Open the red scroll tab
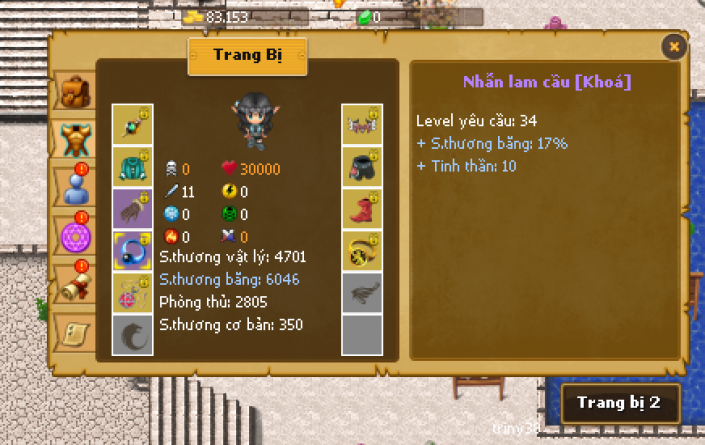The width and height of the screenshot is (705, 445). point(74,283)
